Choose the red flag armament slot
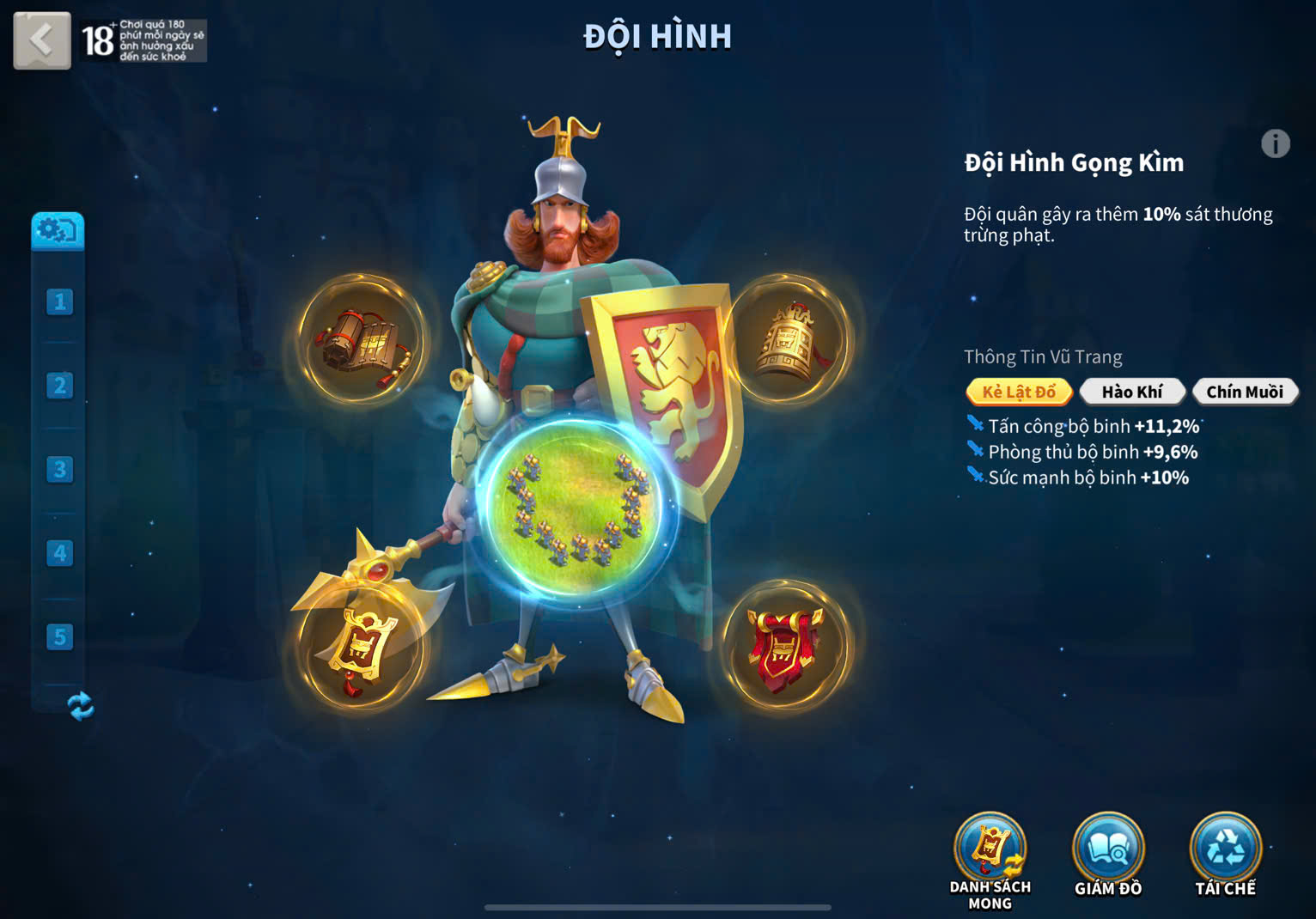This screenshot has width=1316, height=919. [785, 648]
